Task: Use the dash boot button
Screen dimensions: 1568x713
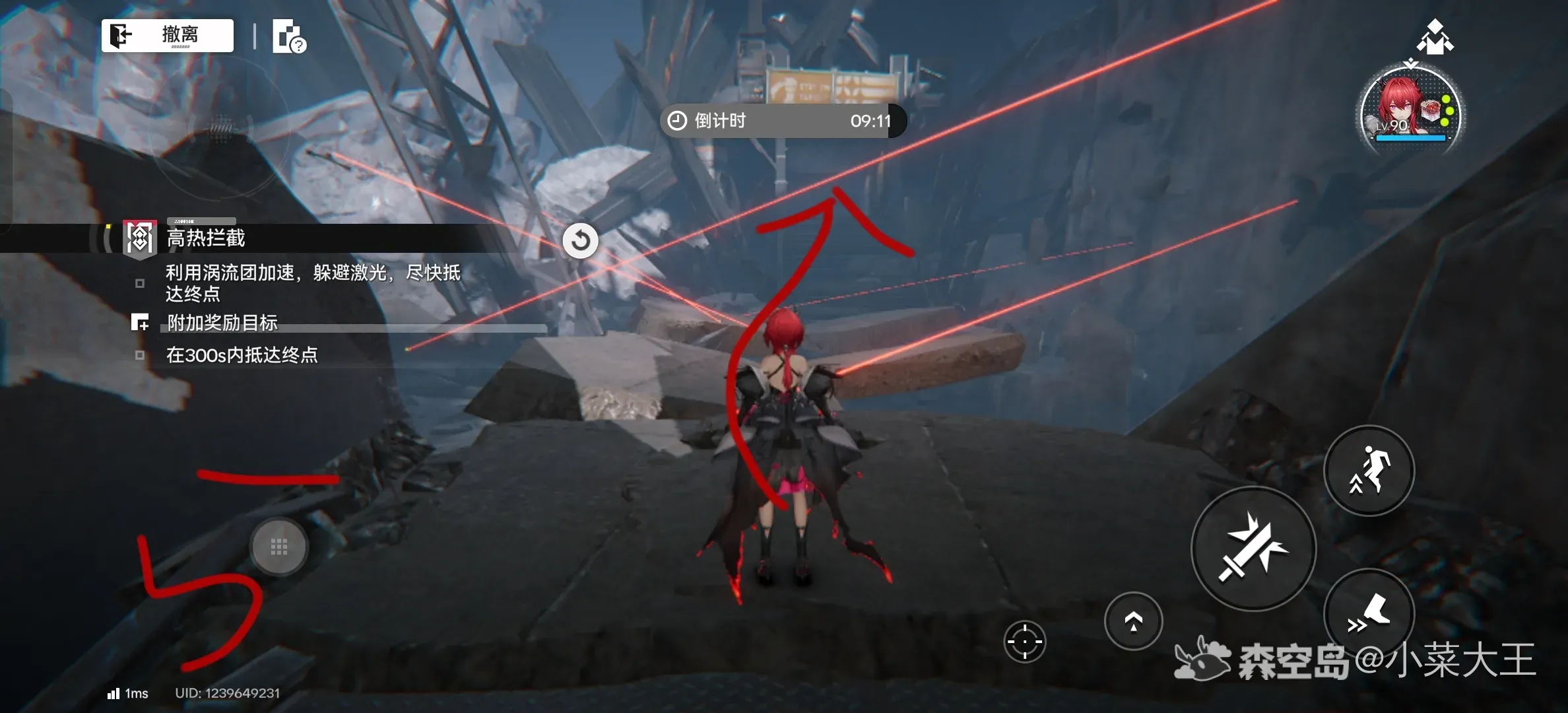Action: click(x=1369, y=614)
